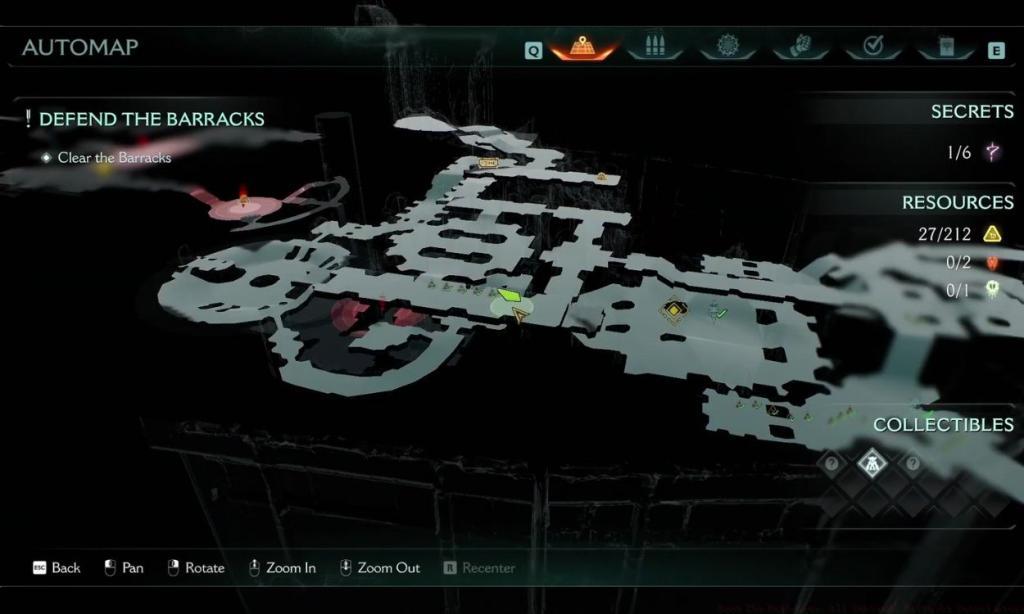This screenshot has height=614, width=1024.
Task: Open the spiked shield saw tab
Action: click(x=728, y=47)
